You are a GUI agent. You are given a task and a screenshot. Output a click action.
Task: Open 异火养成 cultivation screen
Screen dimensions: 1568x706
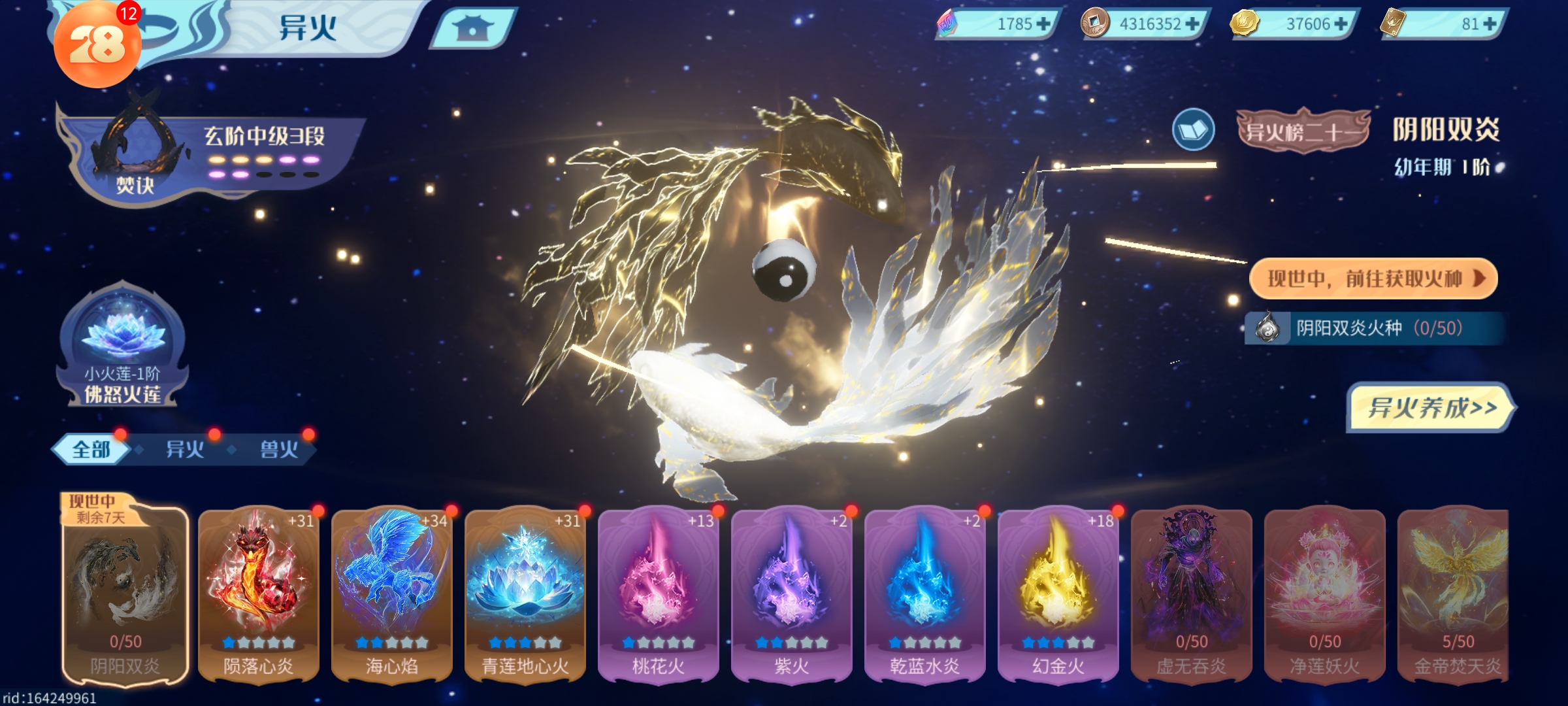click(1431, 408)
